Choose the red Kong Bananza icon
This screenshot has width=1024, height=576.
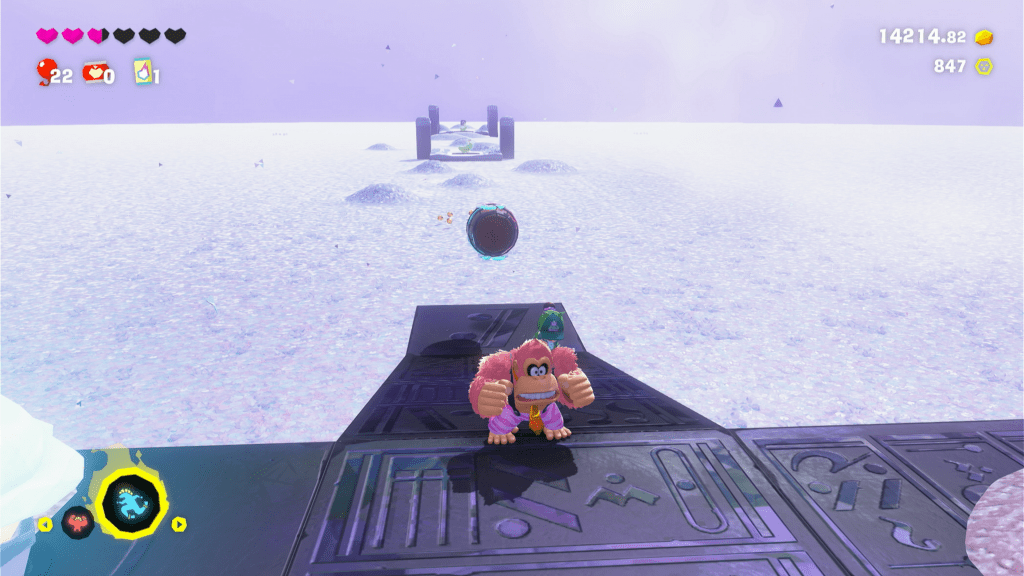click(76, 522)
